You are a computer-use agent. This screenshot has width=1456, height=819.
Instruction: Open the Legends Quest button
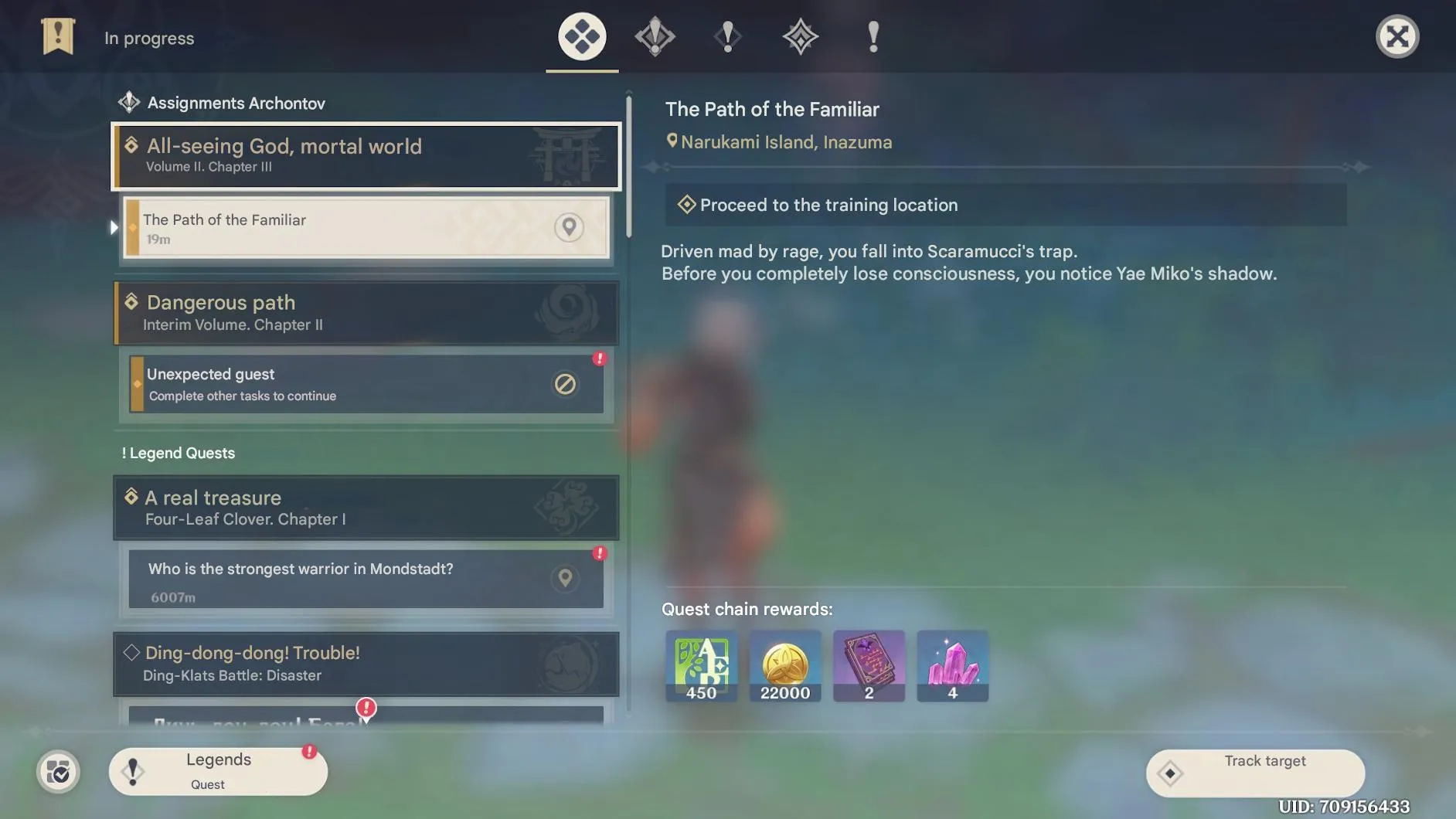coord(218,771)
